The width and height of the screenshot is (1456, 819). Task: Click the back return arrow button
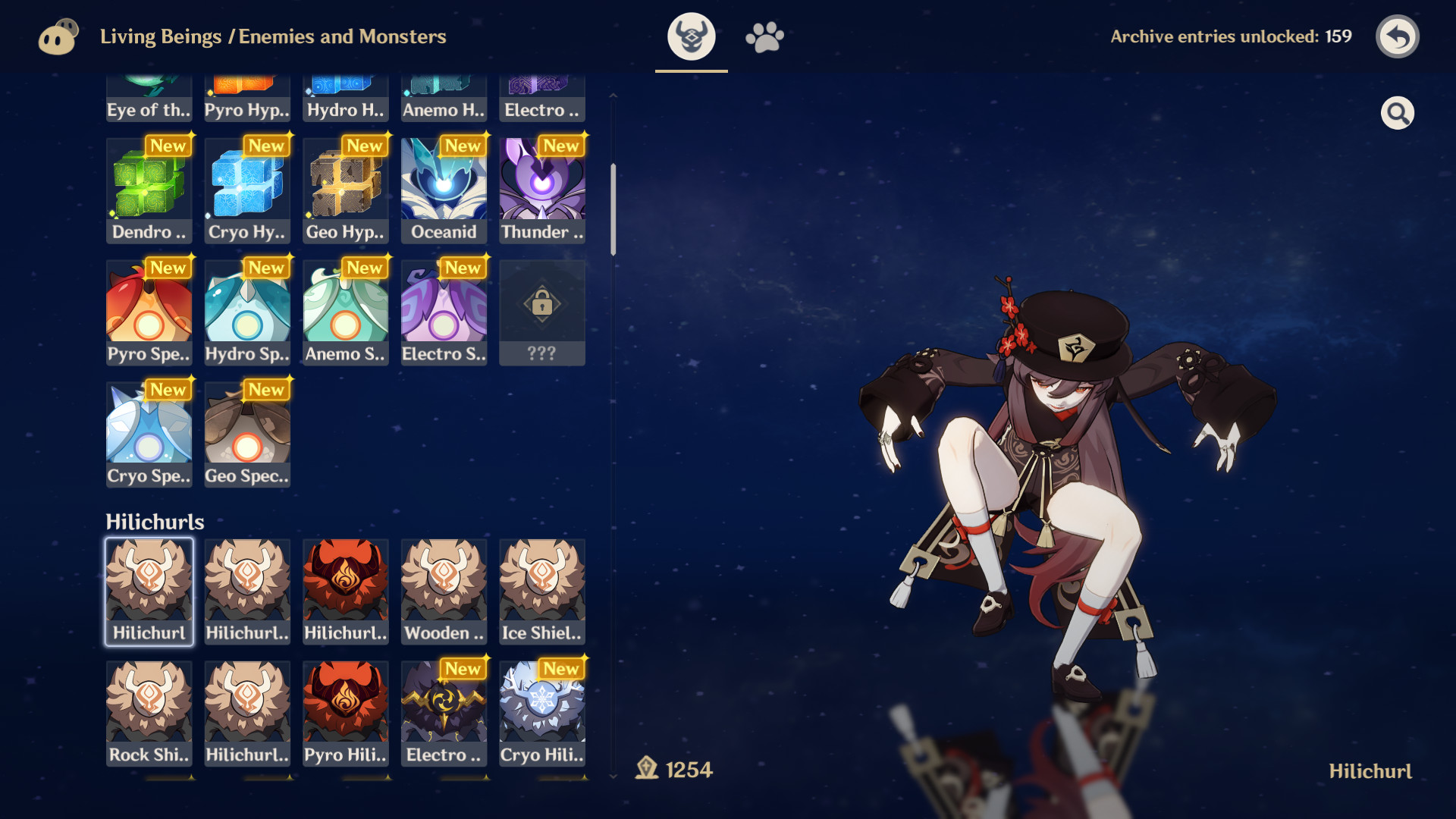pyautogui.click(x=1398, y=36)
